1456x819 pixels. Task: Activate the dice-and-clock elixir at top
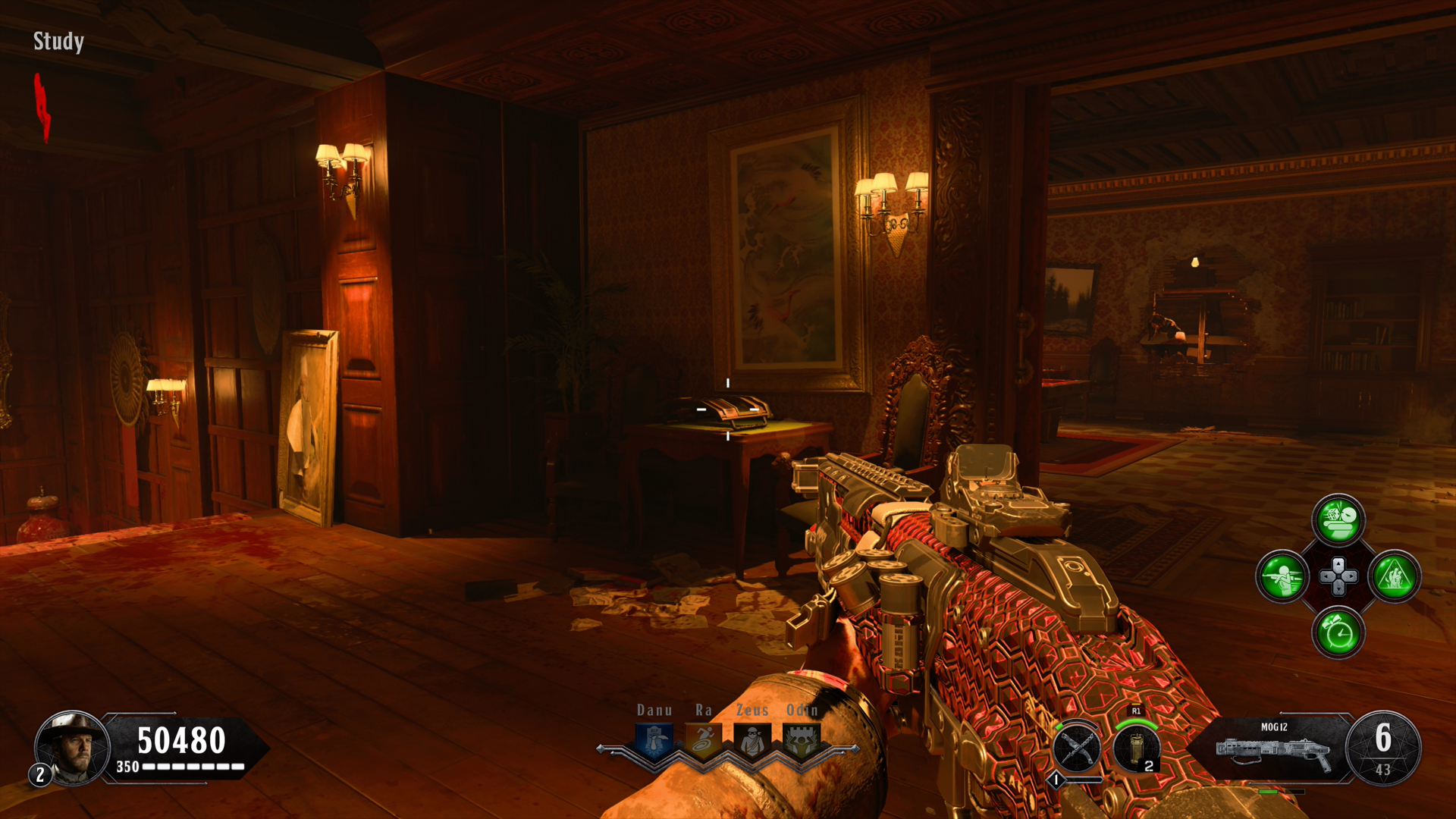click(1338, 520)
